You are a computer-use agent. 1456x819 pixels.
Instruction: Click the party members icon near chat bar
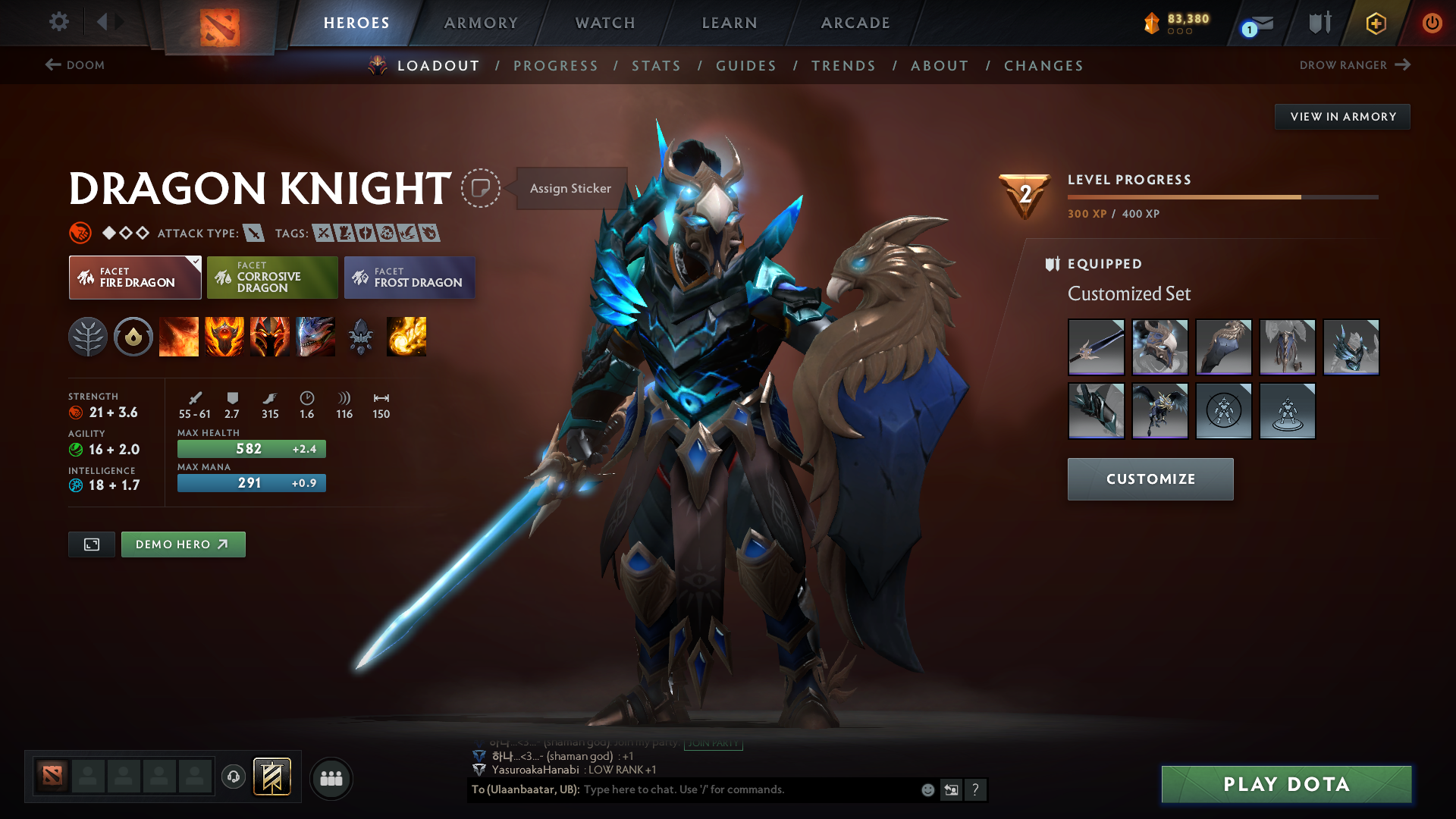click(331, 777)
